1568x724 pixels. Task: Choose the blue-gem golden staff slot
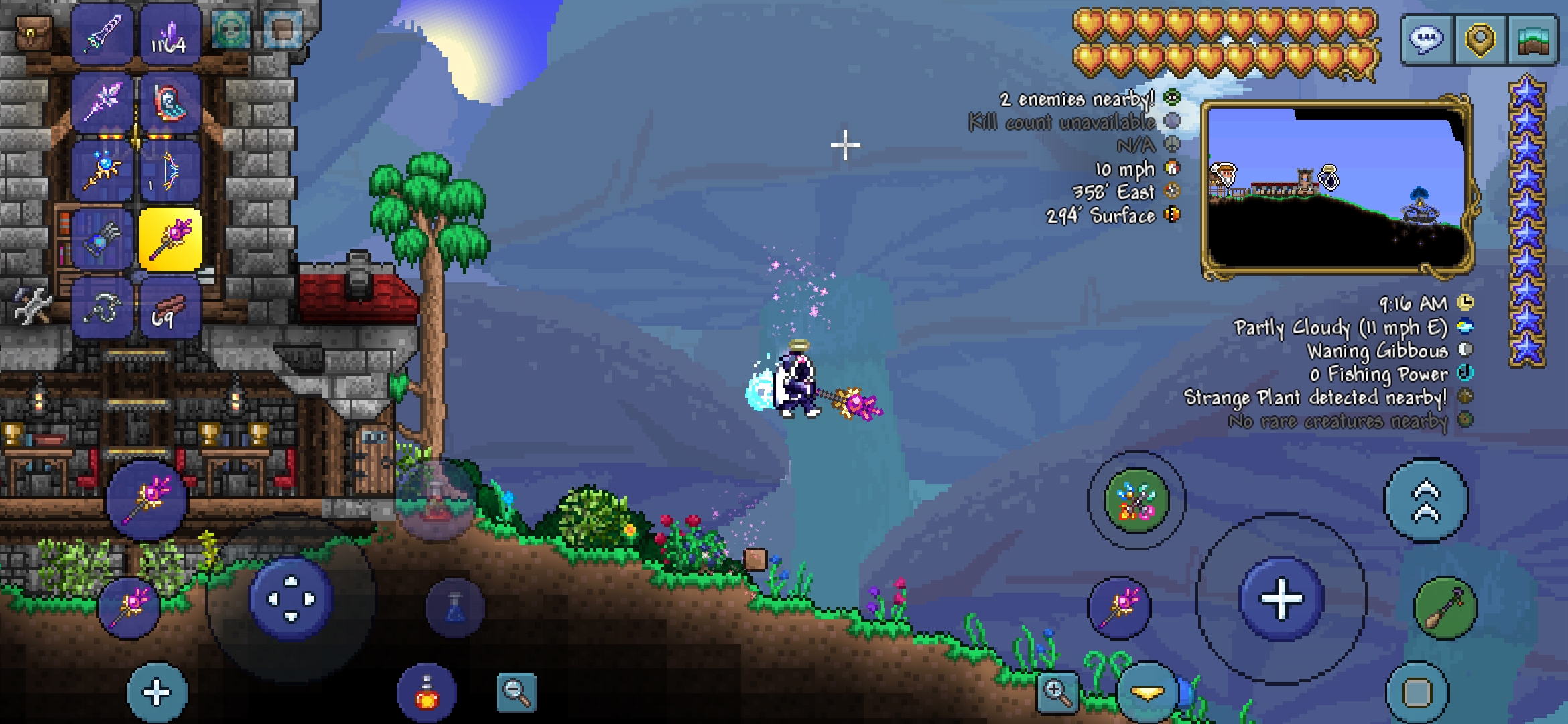click(x=103, y=171)
